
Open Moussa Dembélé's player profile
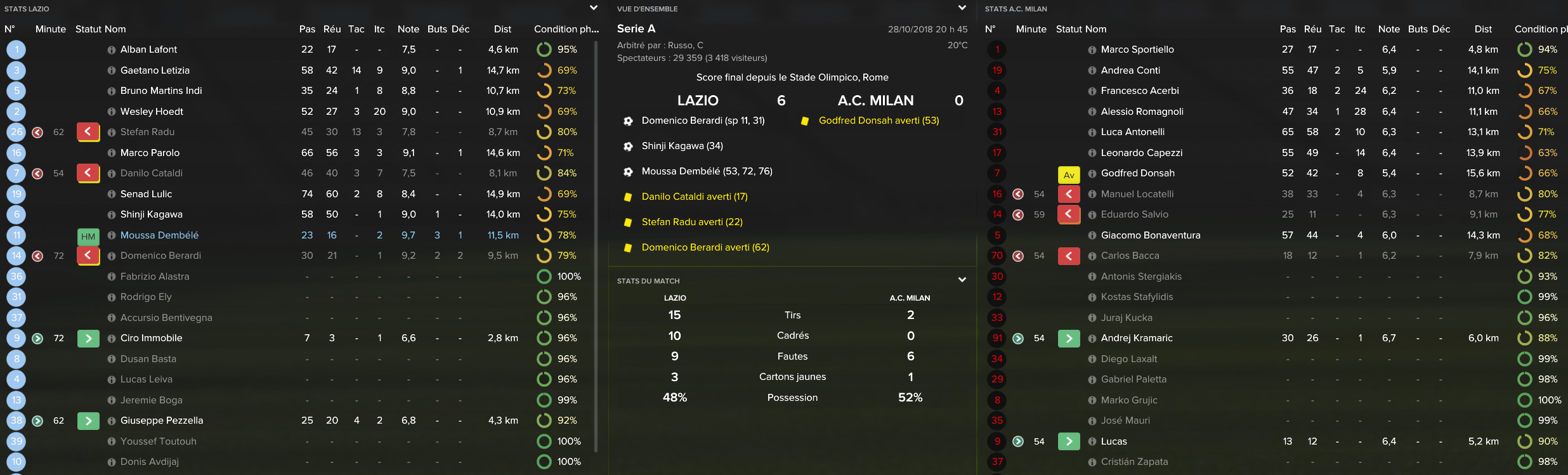click(159, 235)
